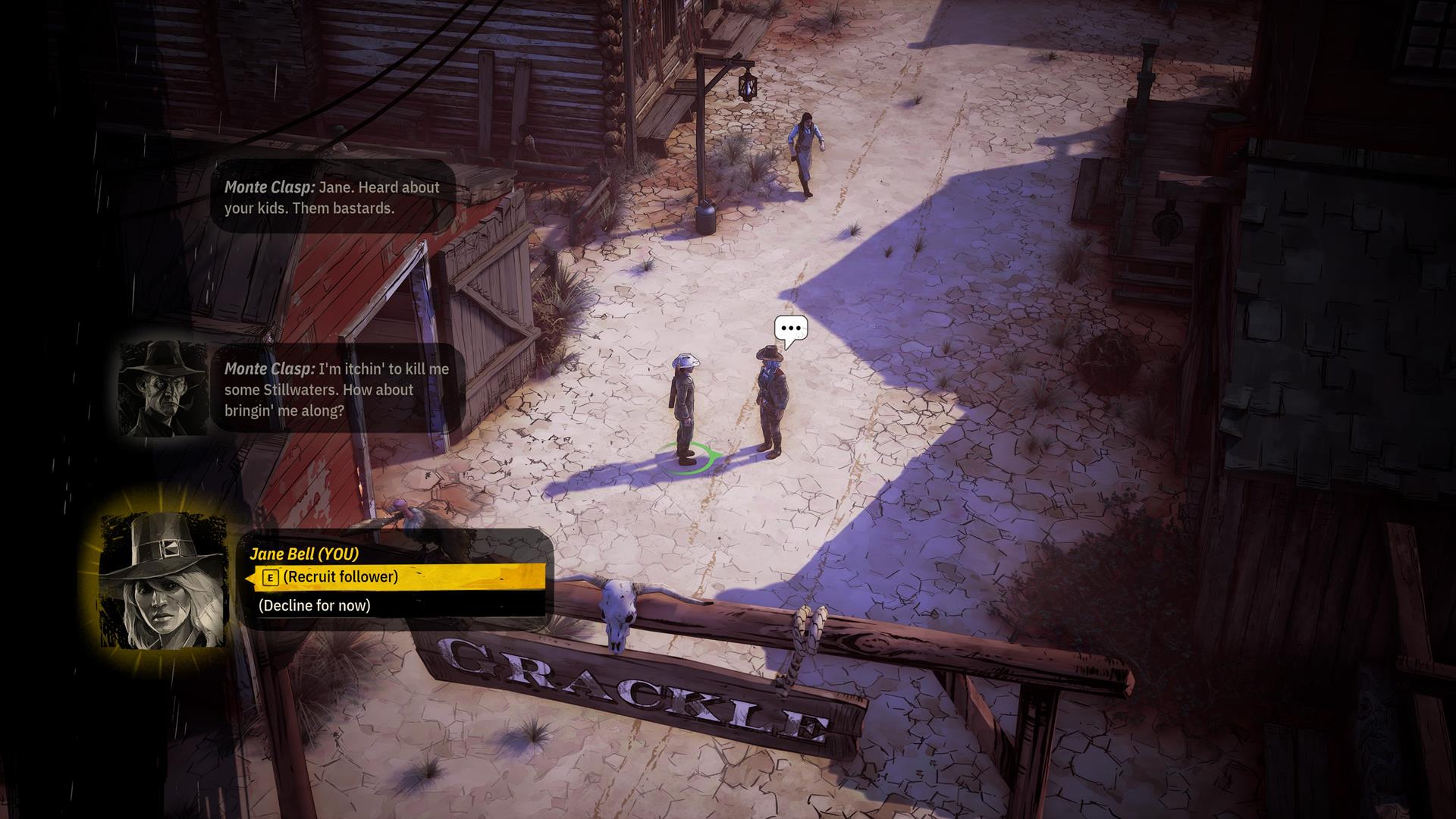Choose the Recruit follower reply

(340, 577)
